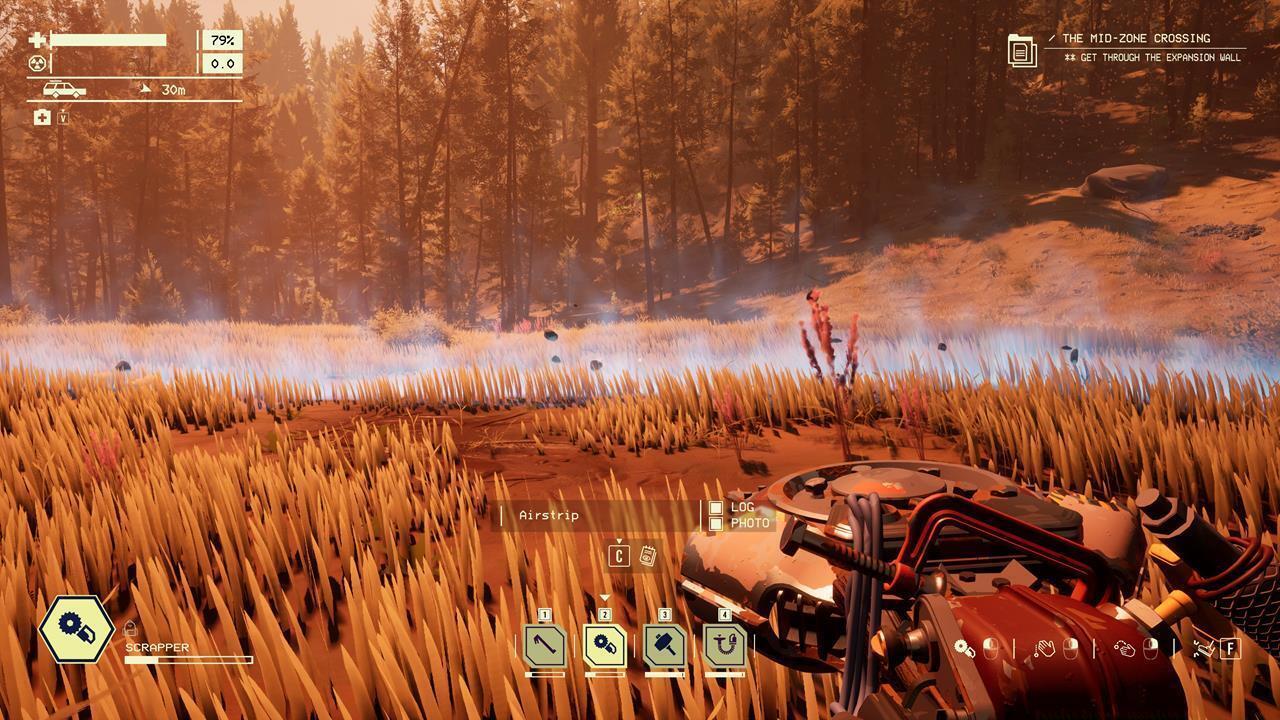Open the Mid-Zone Crossing objective log icon
The width and height of the screenshot is (1280, 720).
point(1022,49)
